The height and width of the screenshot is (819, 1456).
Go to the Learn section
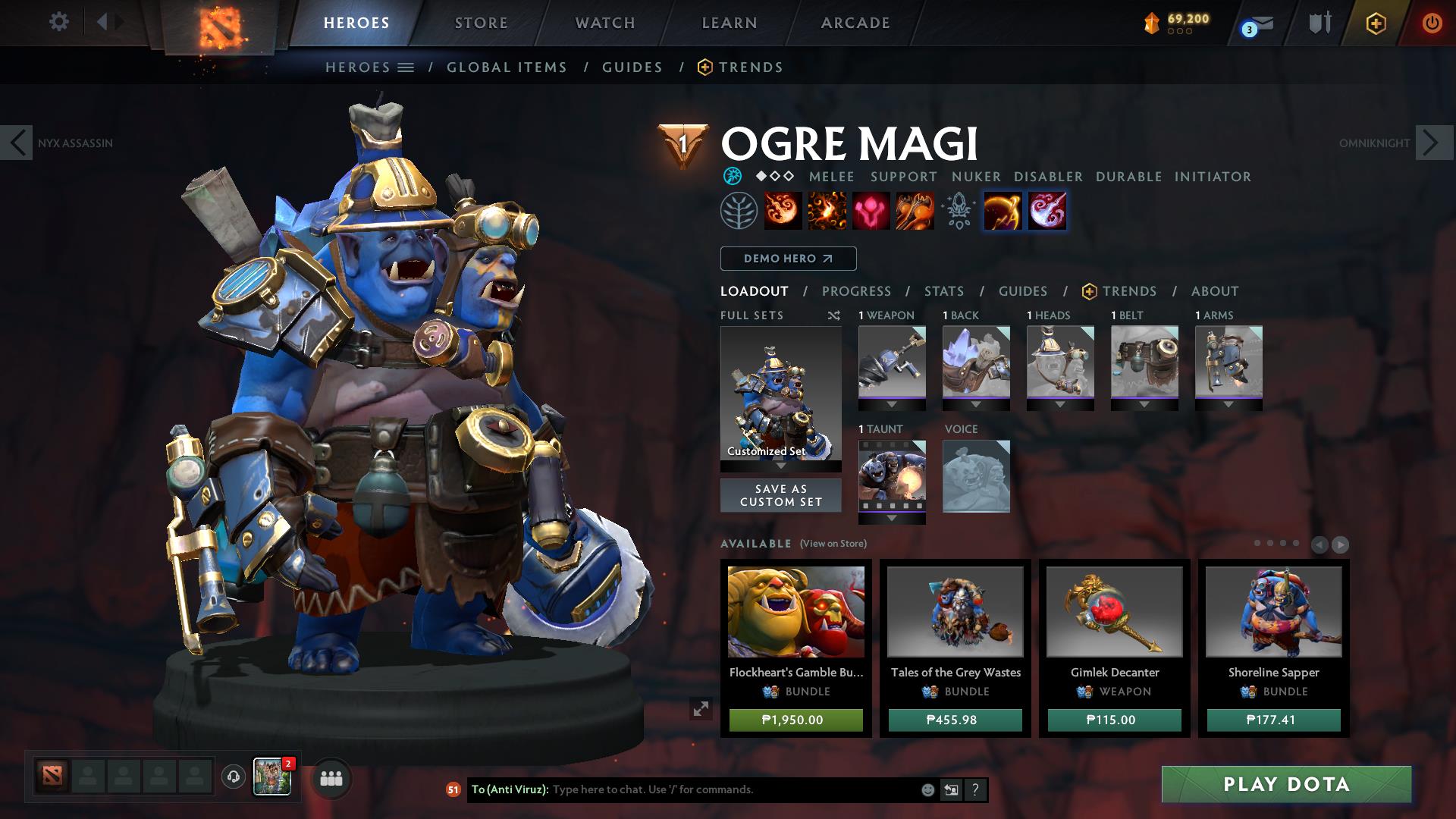tap(730, 23)
